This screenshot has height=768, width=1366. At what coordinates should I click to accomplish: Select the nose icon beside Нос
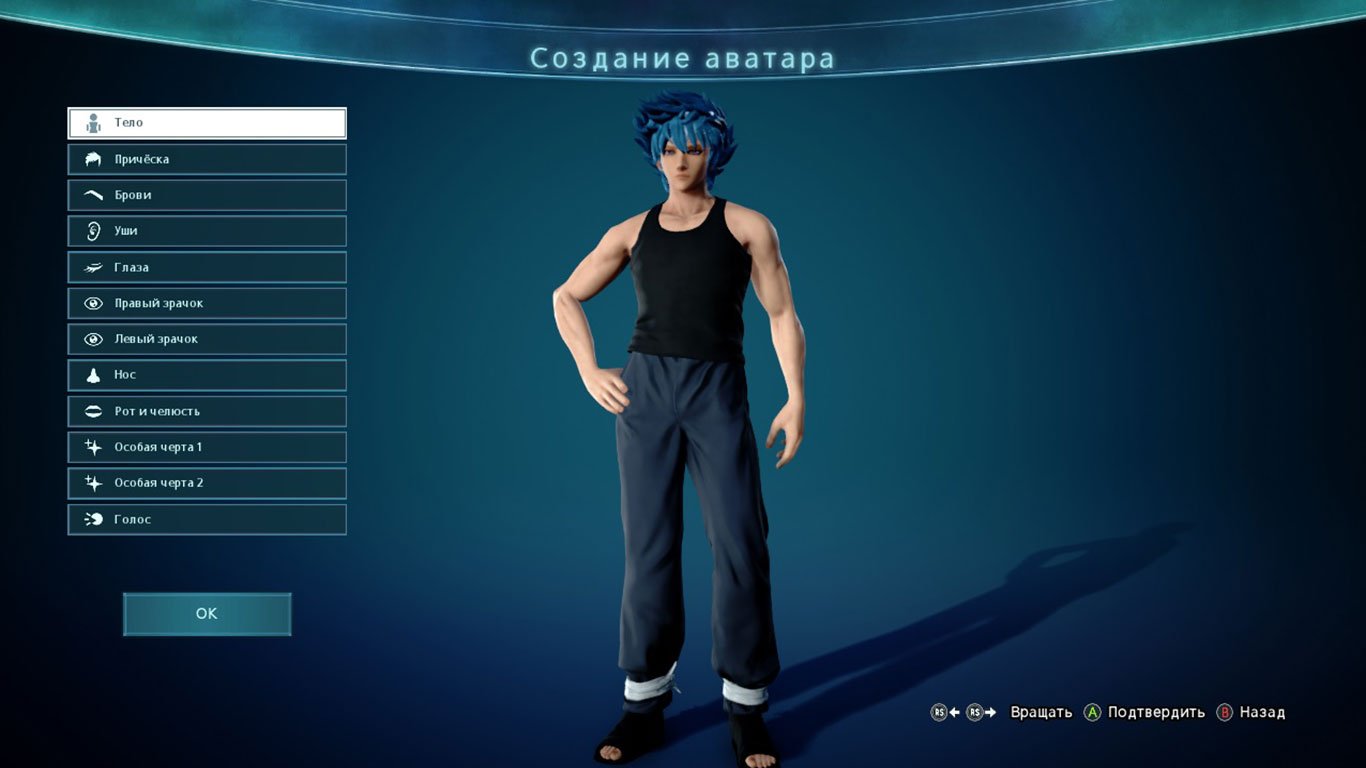click(93, 374)
